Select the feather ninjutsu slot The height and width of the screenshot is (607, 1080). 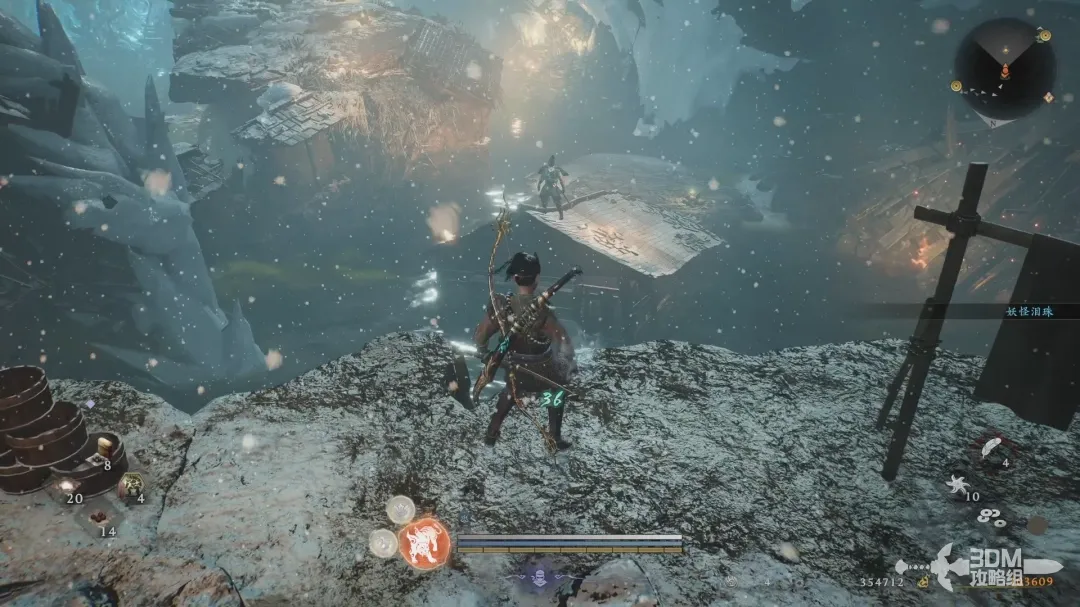coord(993,445)
